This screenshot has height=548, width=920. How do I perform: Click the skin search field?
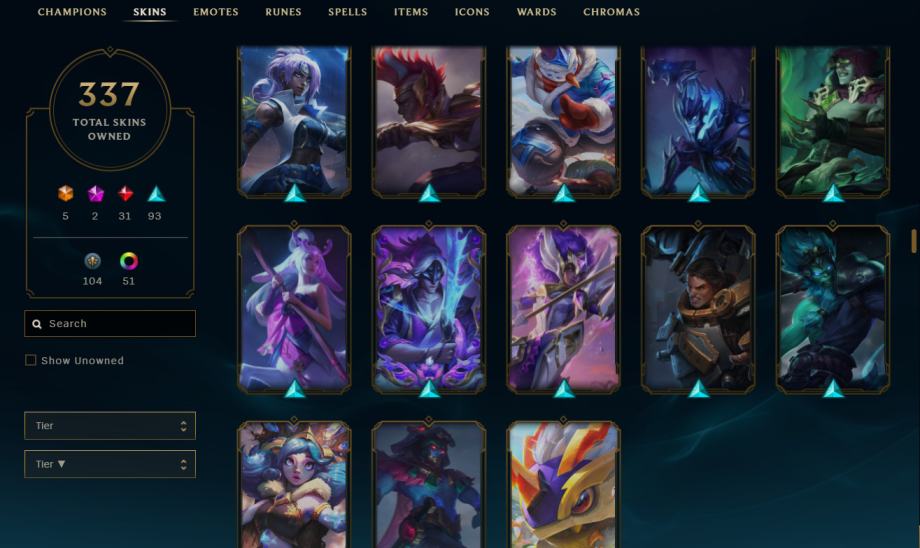[x=110, y=324]
